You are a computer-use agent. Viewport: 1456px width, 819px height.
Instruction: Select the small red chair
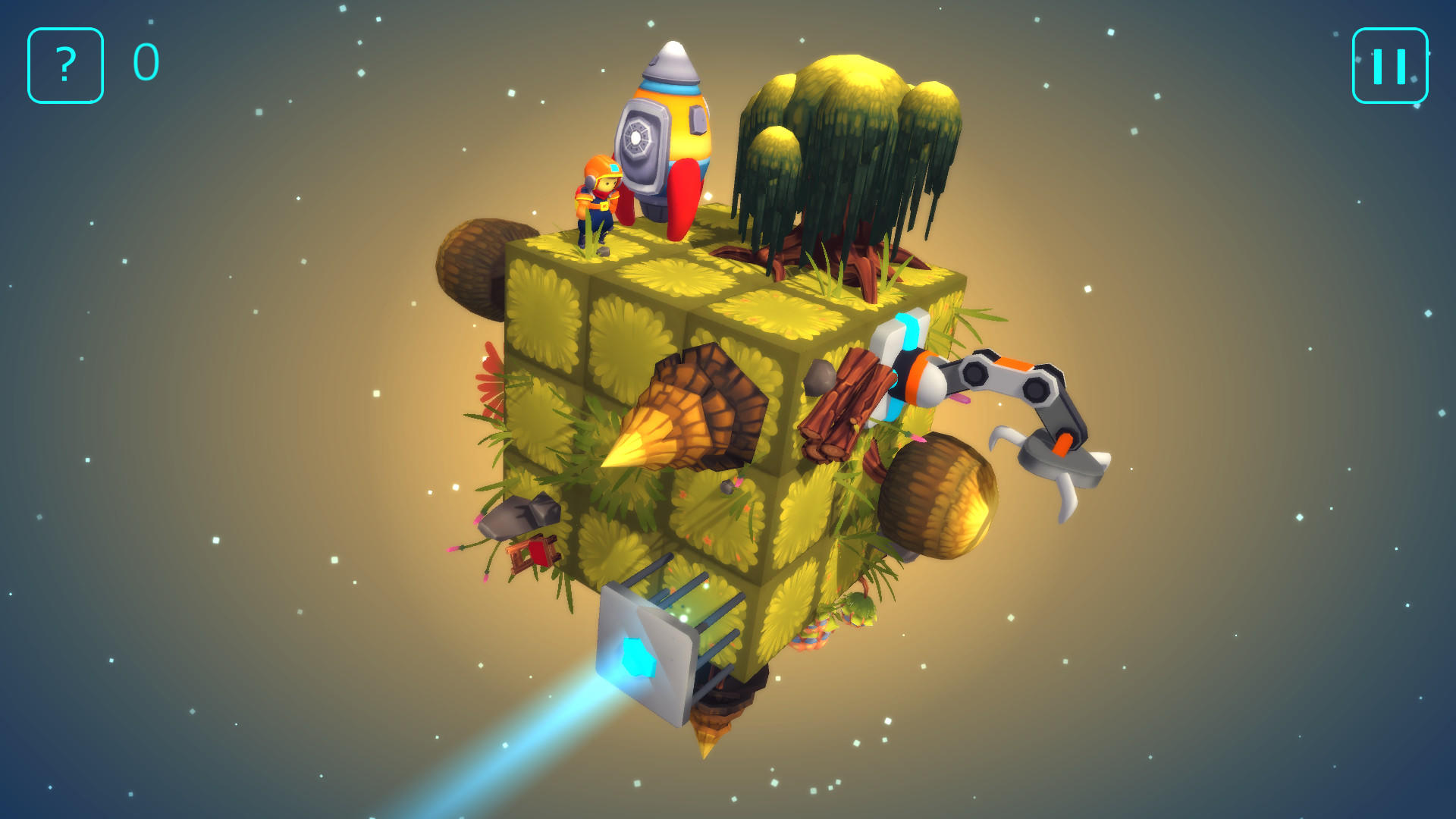[x=535, y=554]
